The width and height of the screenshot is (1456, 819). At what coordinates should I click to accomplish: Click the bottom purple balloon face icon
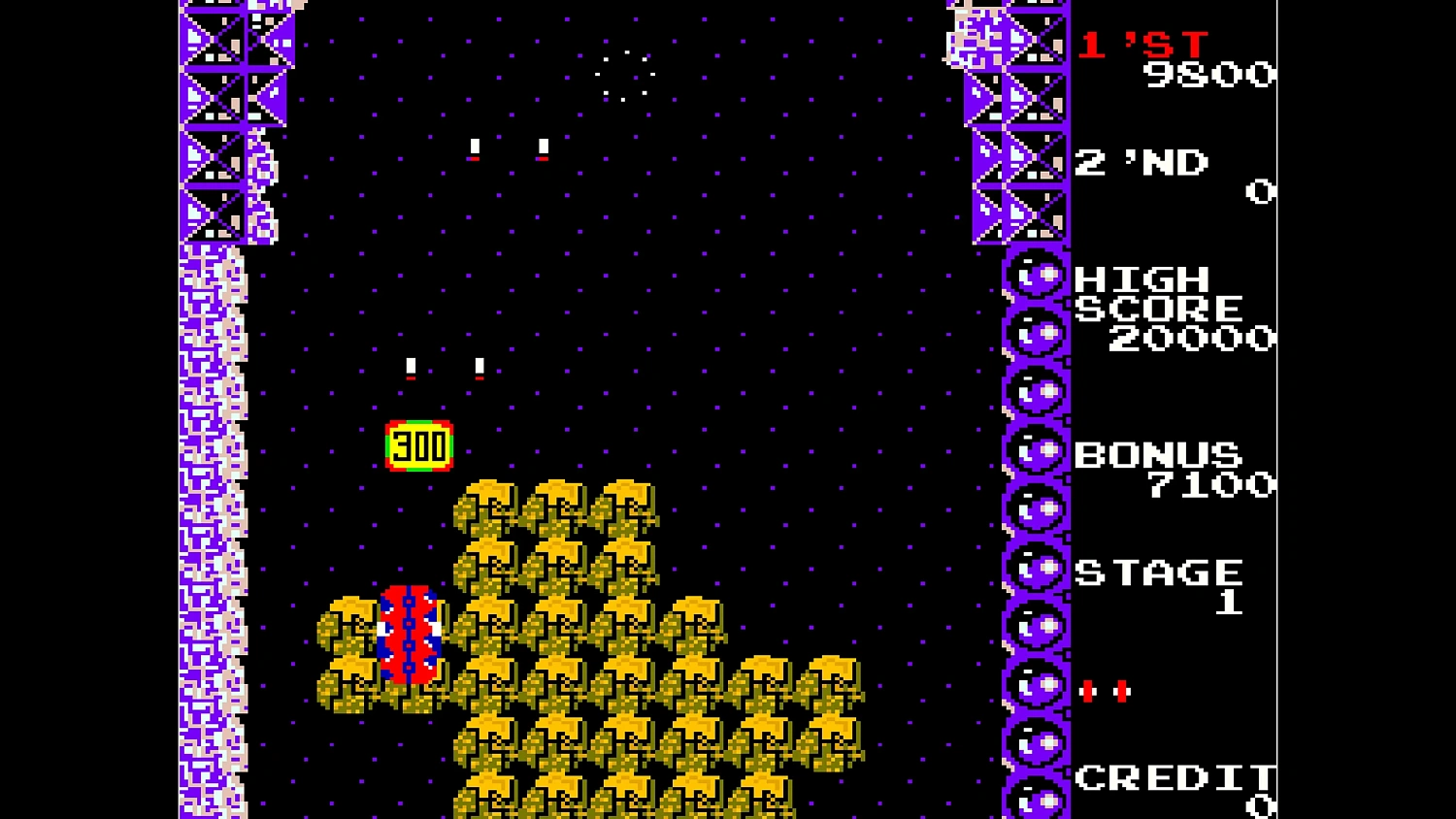[1036, 802]
